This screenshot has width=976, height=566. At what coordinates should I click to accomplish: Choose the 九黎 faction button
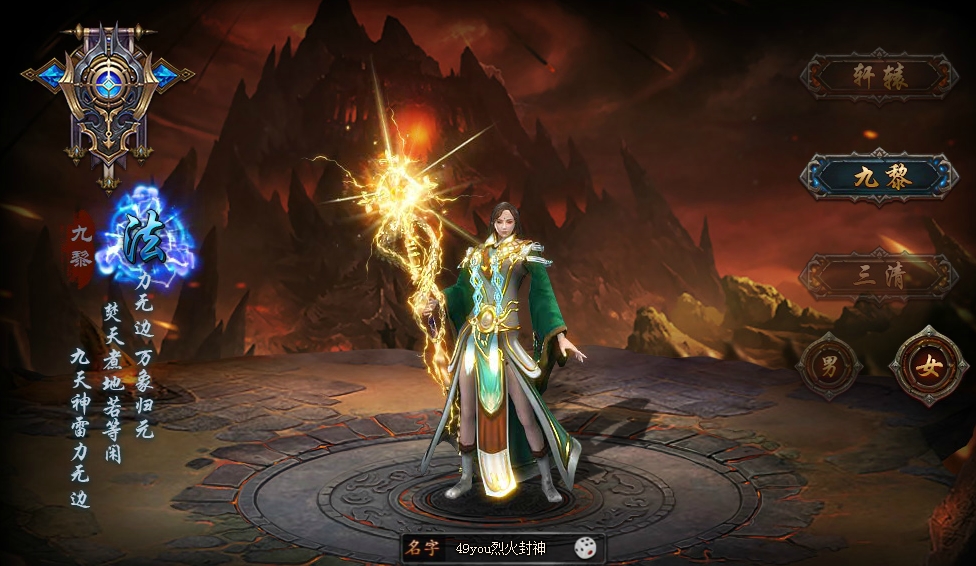point(879,177)
